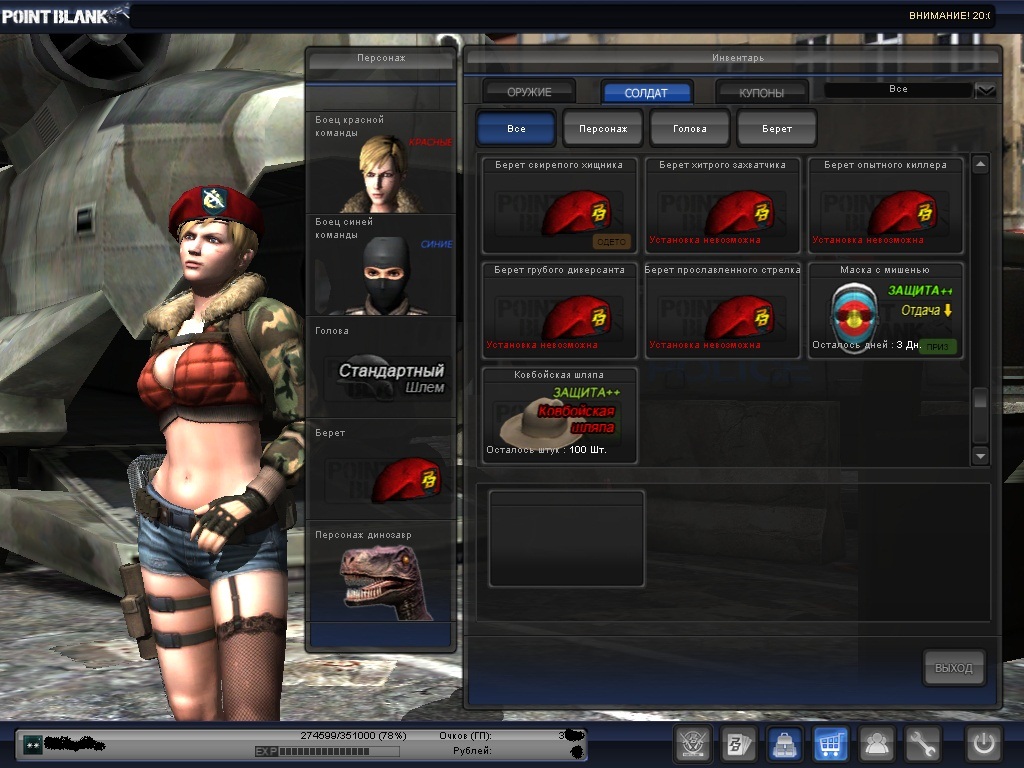Open the backpack inventory icon
Image resolution: width=1024 pixels, height=768 pixels.
click(x=784, y=744)
